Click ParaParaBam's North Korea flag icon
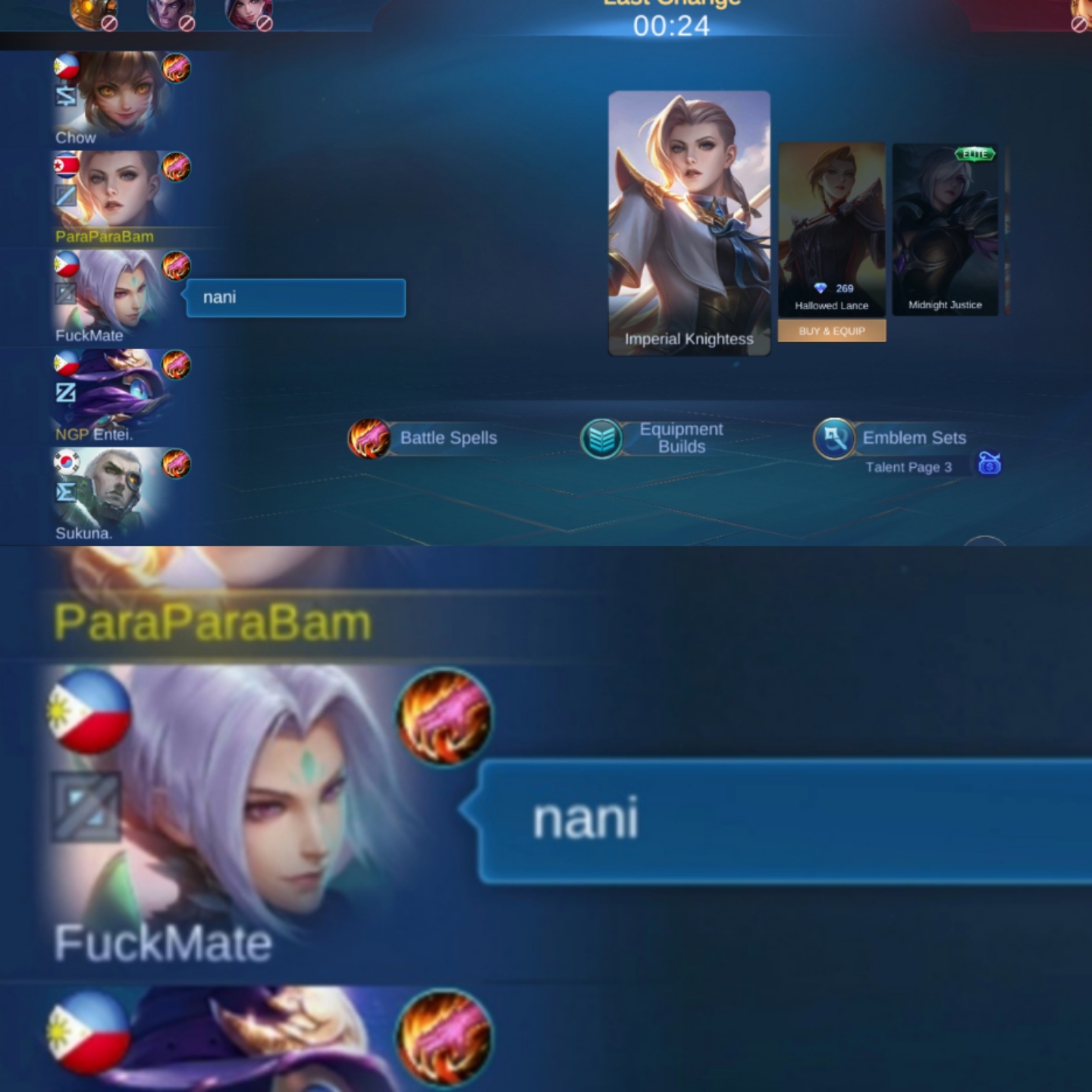1092x1092 pixels. click(x=66, y=165)
